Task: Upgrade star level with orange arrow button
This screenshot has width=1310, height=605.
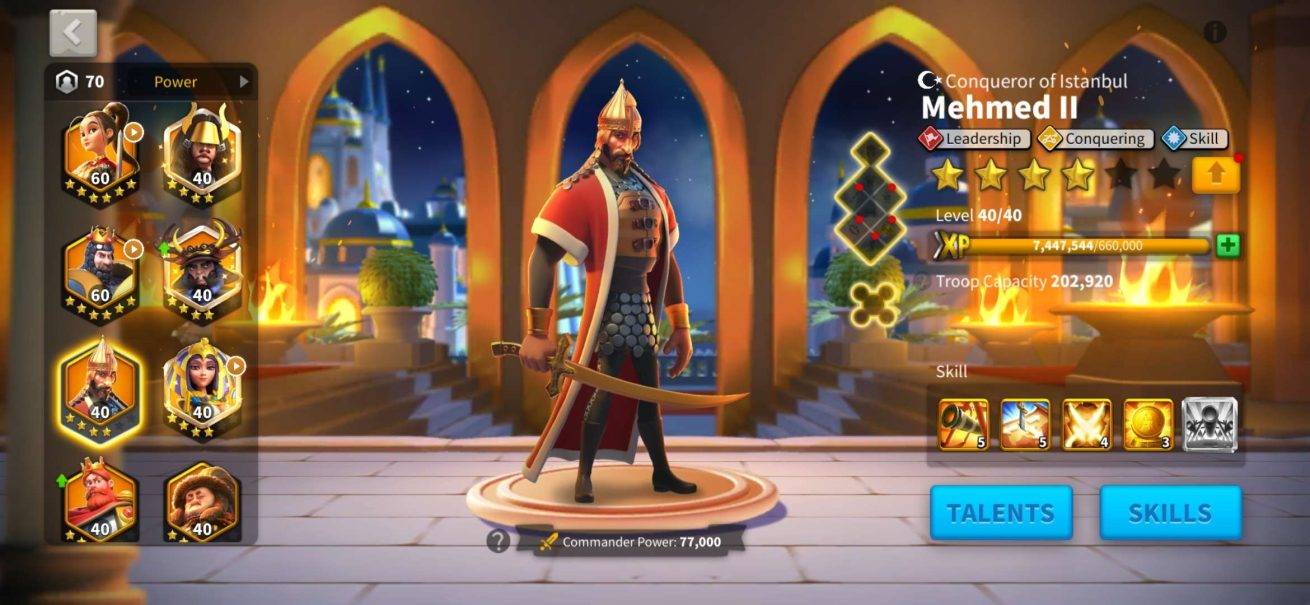Action: point(1215,175)
